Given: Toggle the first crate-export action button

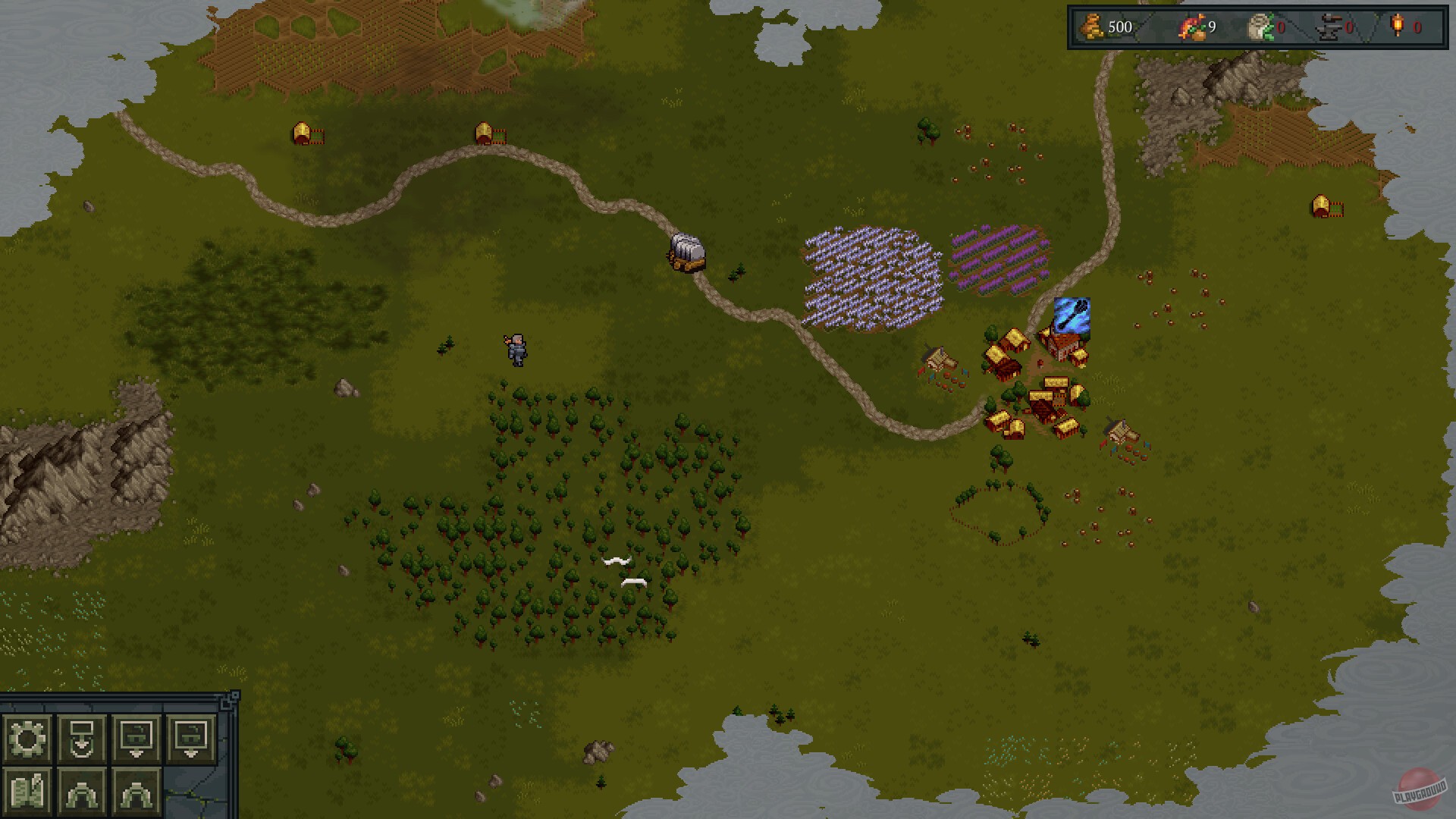Looking at the screenshot, I should point(136,739).
